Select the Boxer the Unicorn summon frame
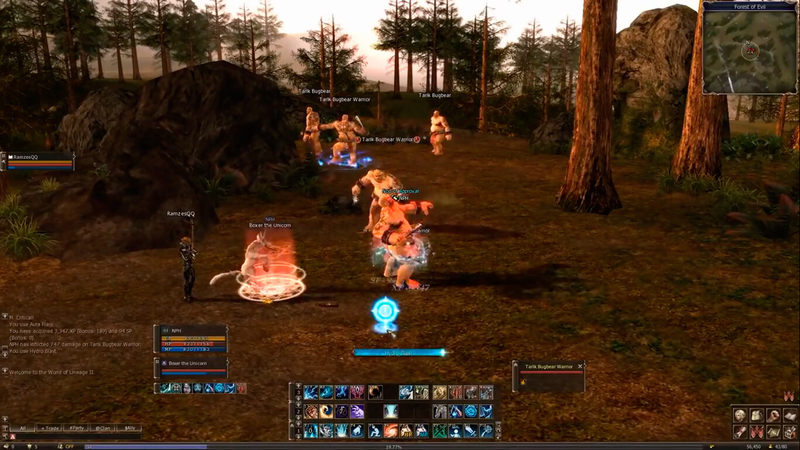 (191, 366)
